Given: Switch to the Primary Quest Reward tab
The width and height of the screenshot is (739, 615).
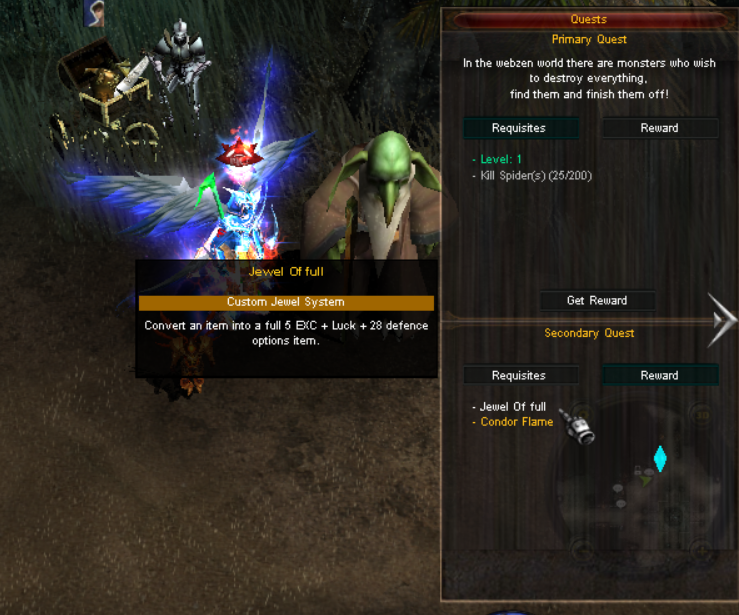Looking at the screenshot, I should [659, 128].
